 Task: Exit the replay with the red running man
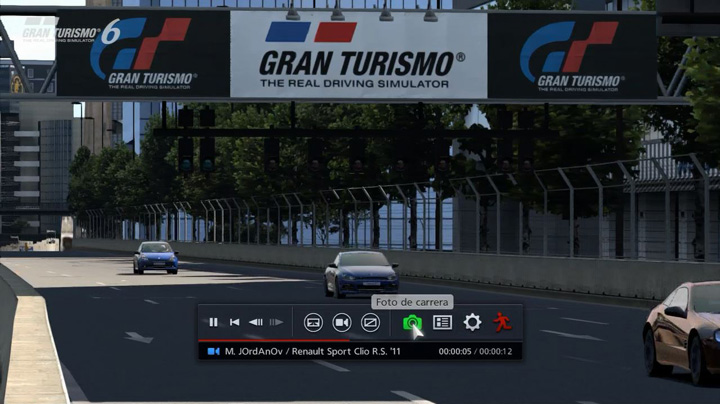coord(501,322)
